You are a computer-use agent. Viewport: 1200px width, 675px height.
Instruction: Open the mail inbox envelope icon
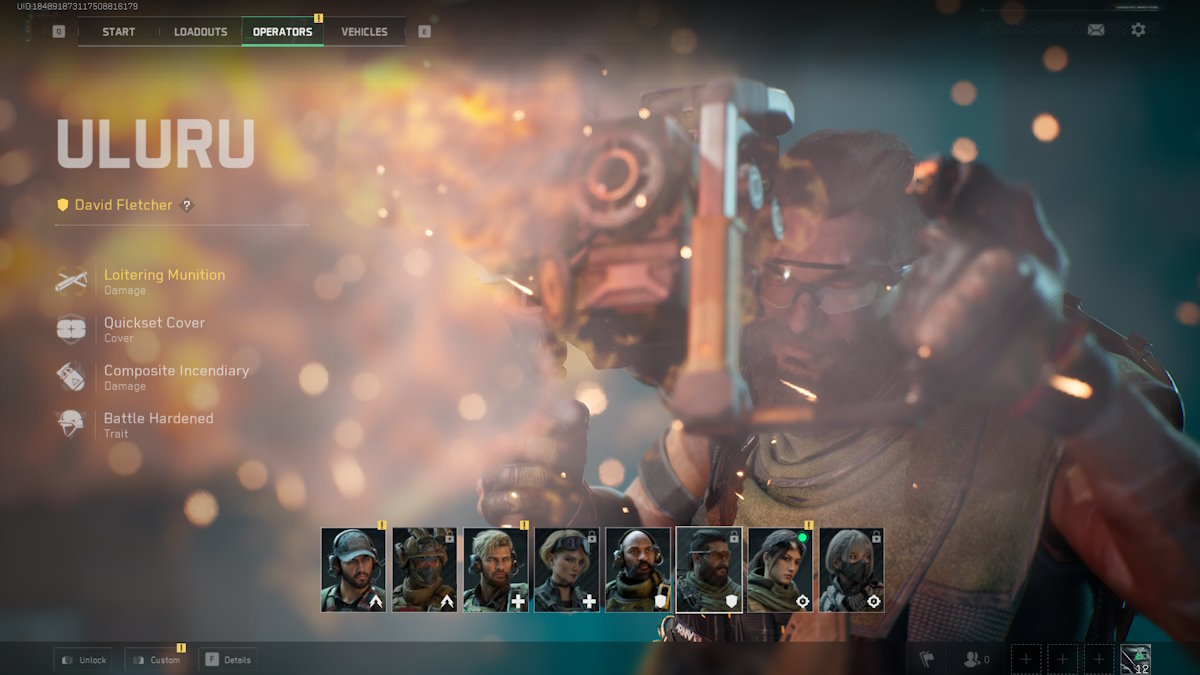pyautogui.click(x=1096, y=30)
